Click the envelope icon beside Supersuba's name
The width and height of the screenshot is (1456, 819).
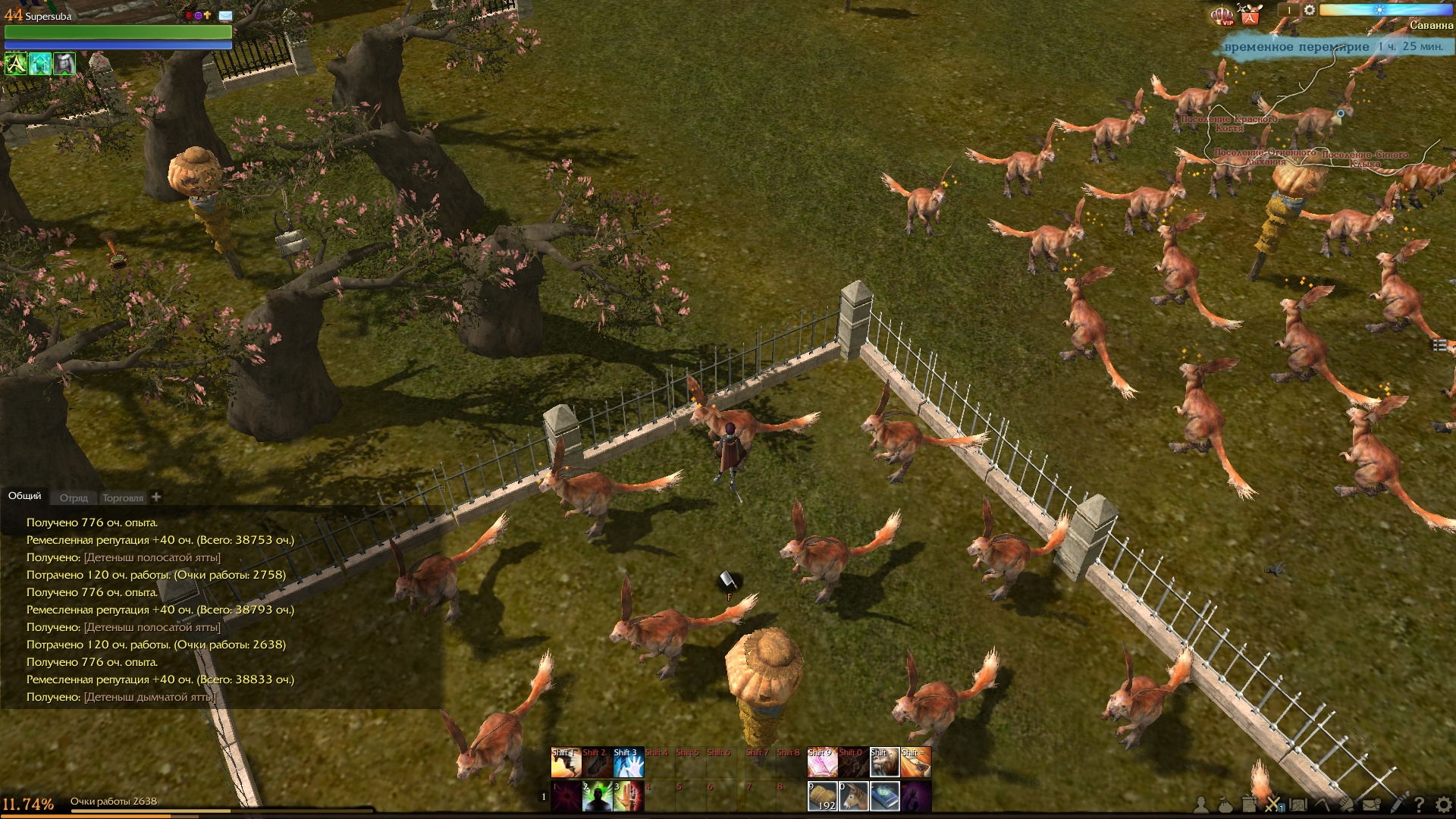(226, 15)
